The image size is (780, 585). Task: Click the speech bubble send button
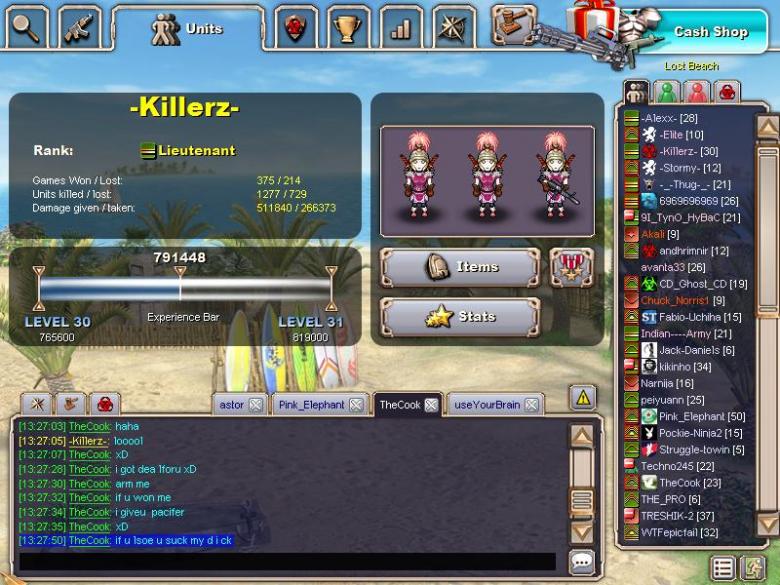[582, 562]
